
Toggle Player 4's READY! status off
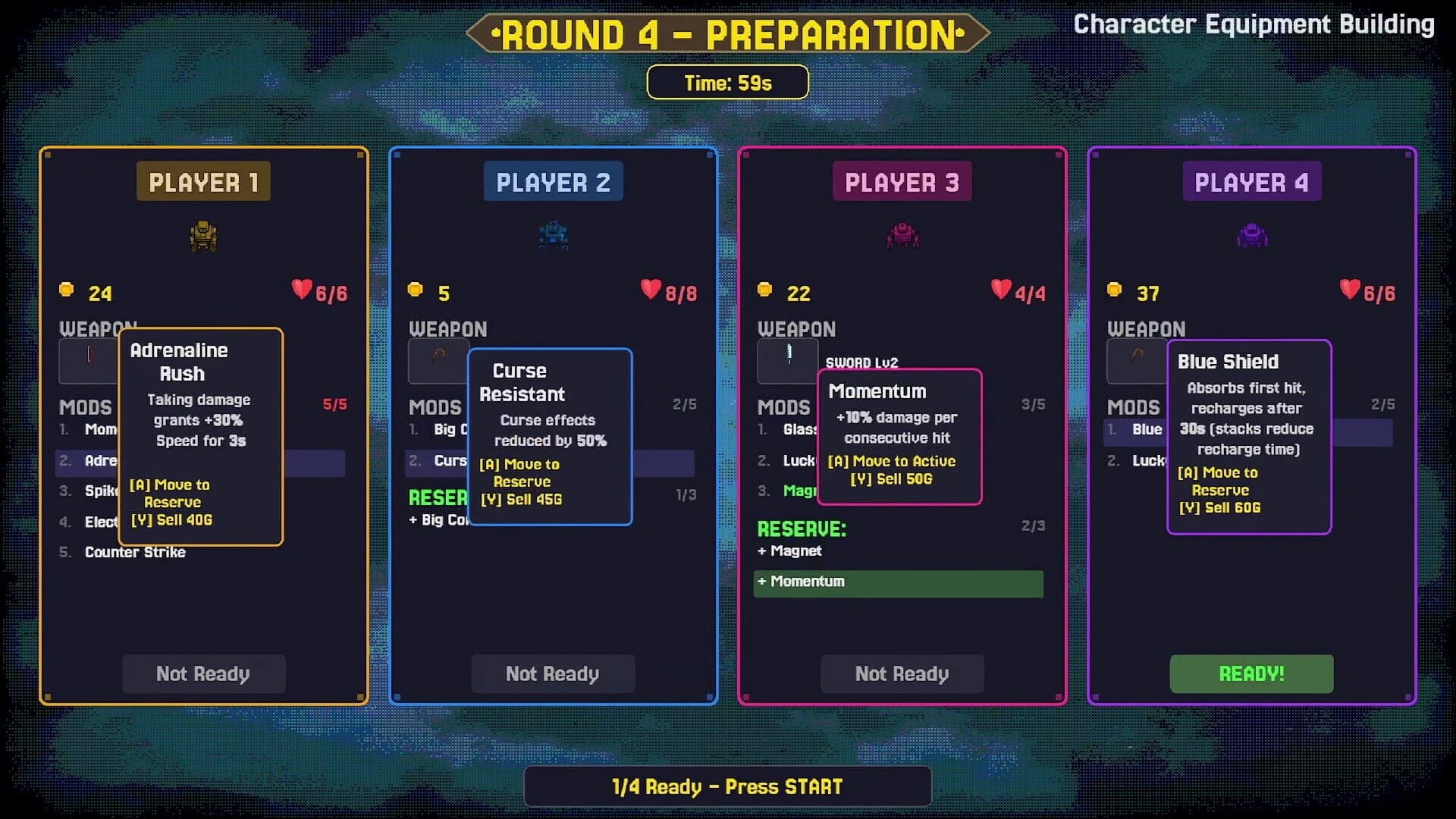[1250, 673]
